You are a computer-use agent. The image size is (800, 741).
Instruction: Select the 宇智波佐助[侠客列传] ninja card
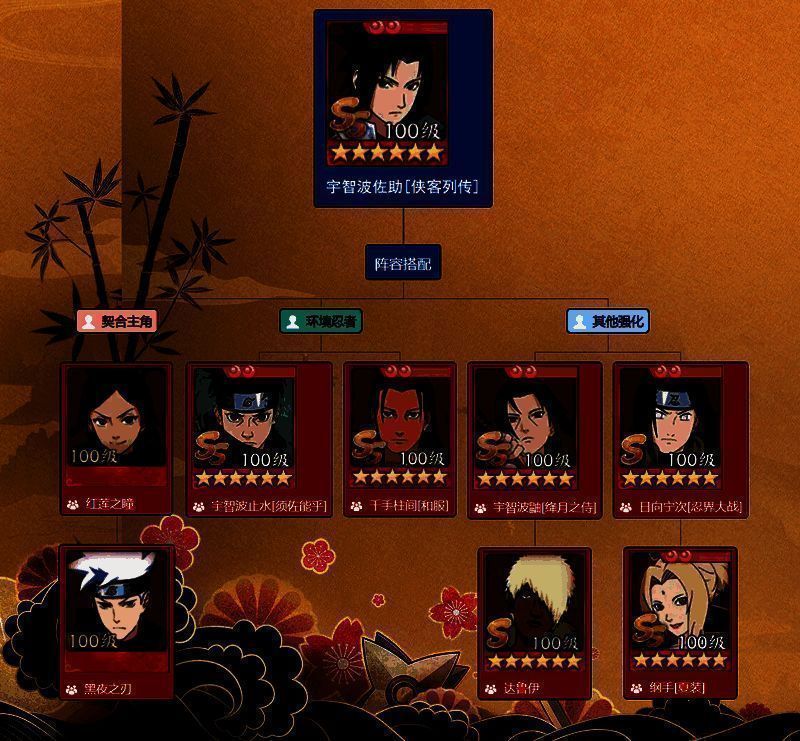402,108
